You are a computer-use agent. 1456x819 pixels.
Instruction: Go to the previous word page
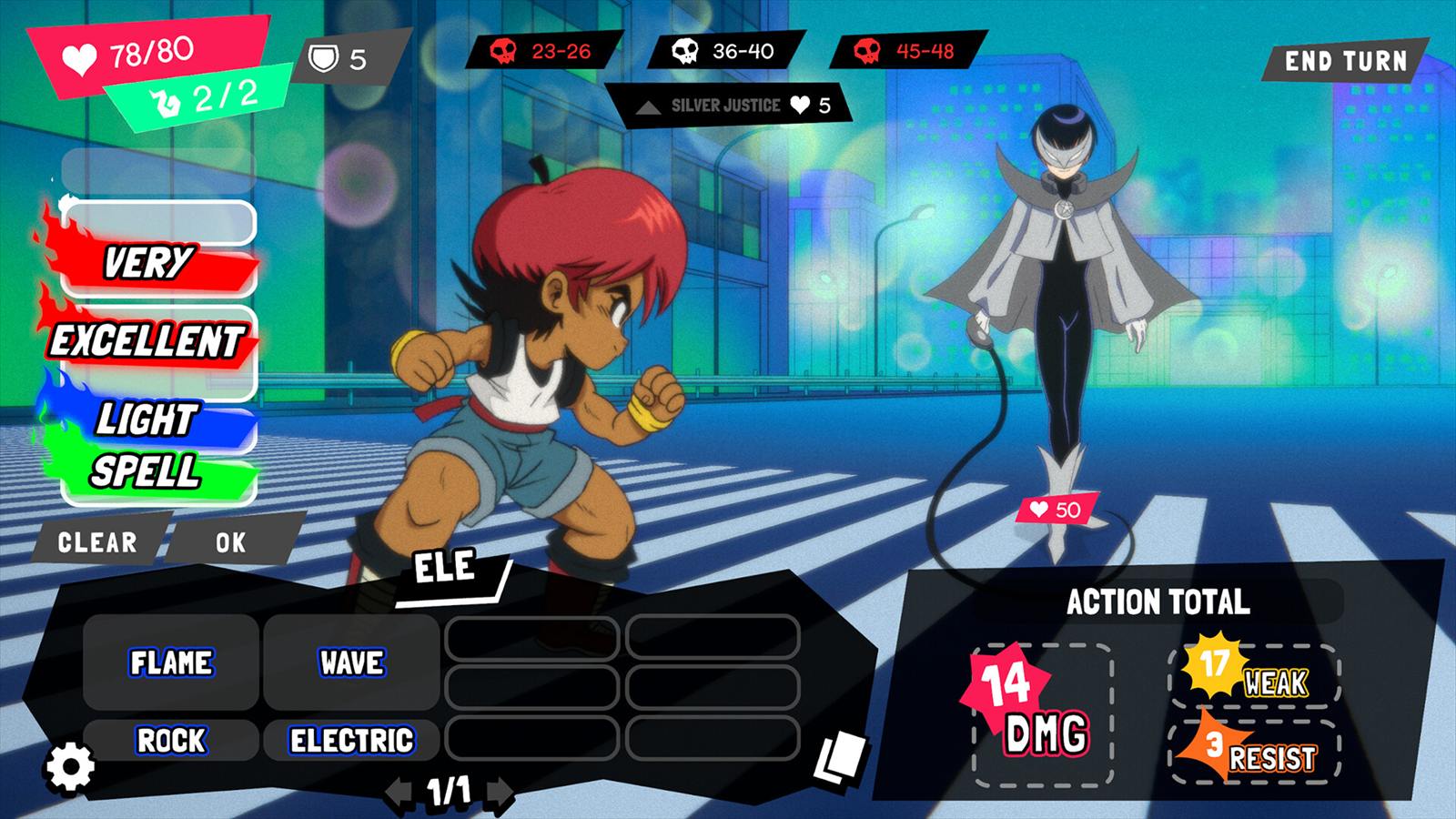398,791
